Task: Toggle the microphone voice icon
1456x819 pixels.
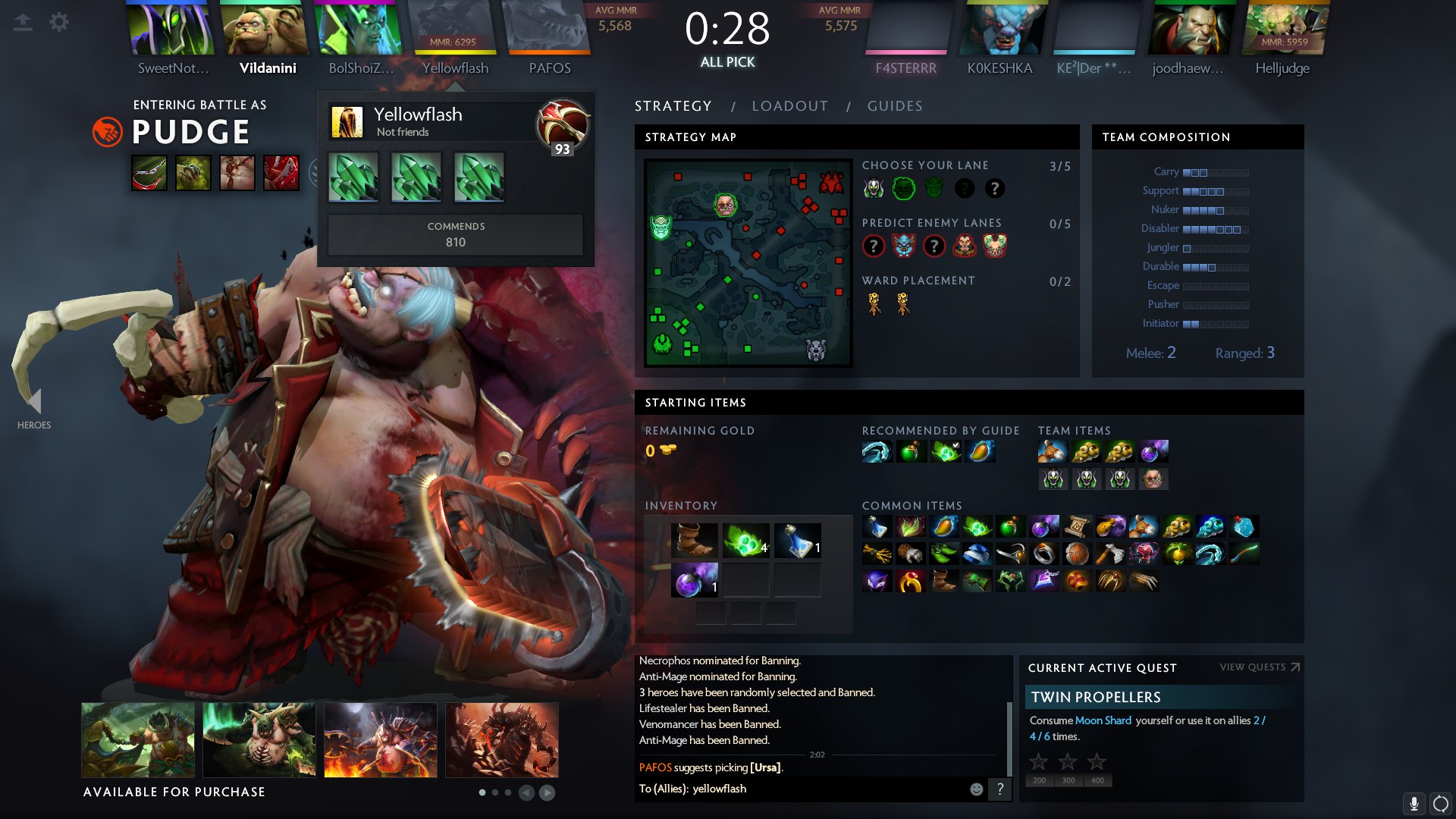Action: click(1414, 803)
